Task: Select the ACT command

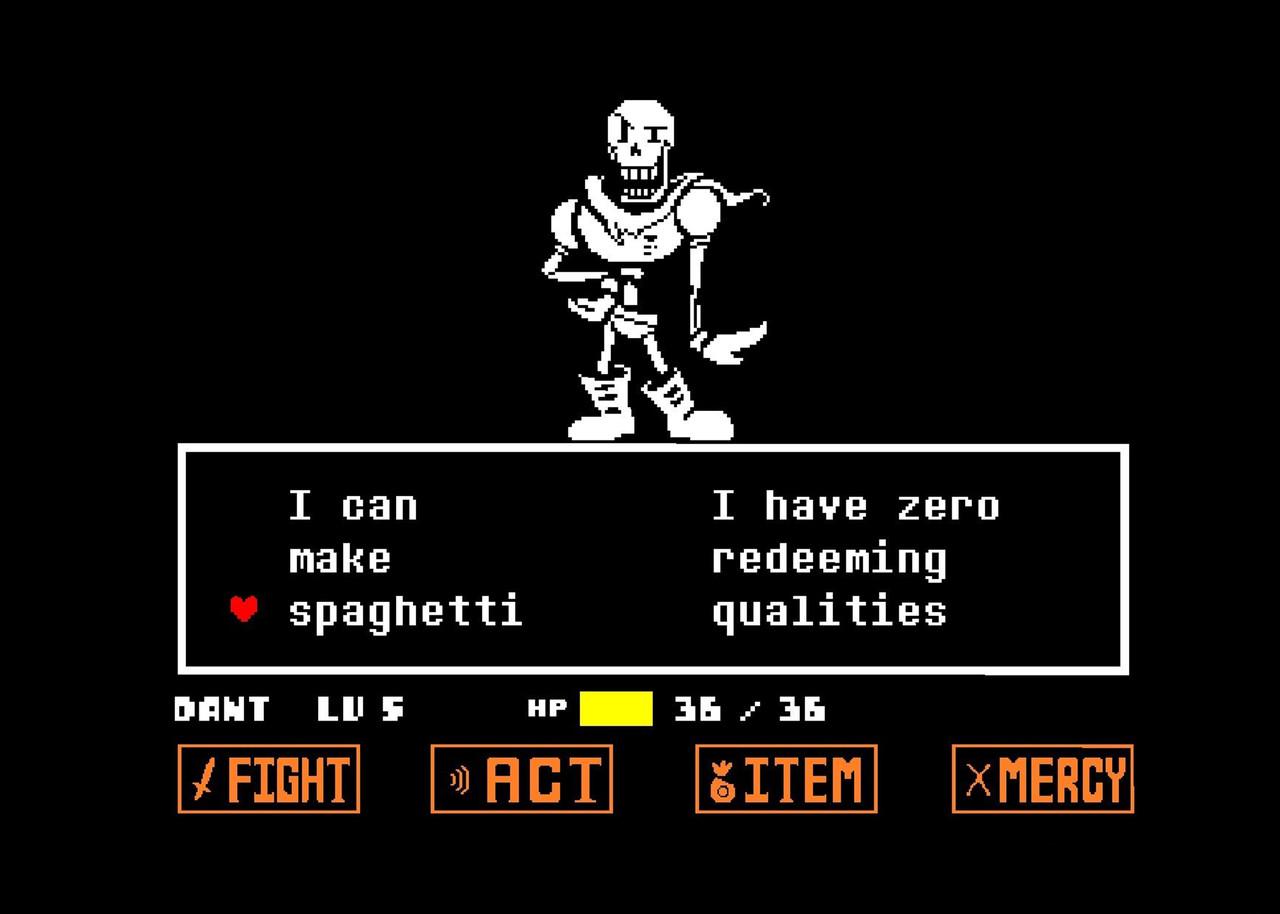Action: (522, 781)
